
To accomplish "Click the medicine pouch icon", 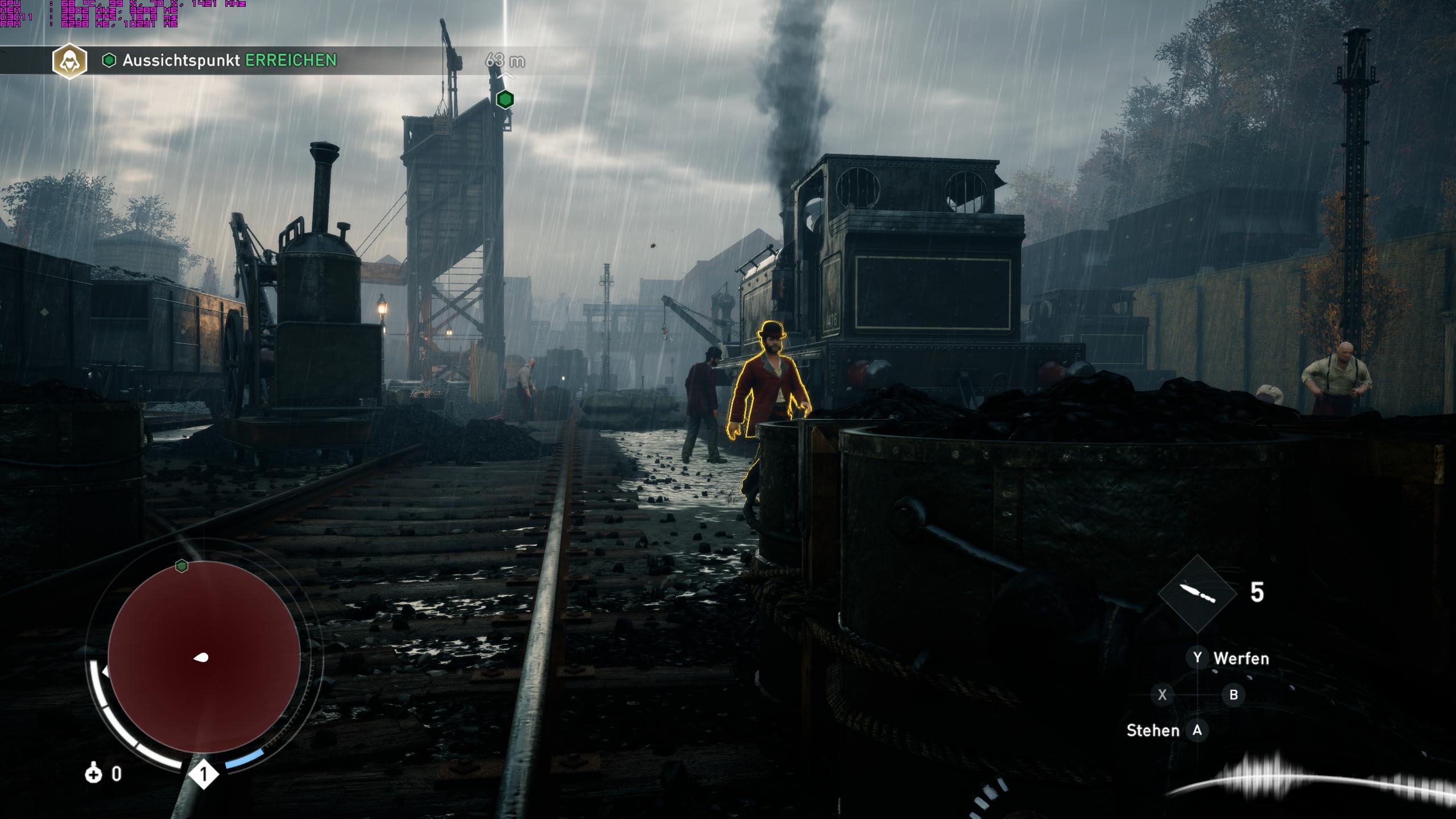I will 93,774.
